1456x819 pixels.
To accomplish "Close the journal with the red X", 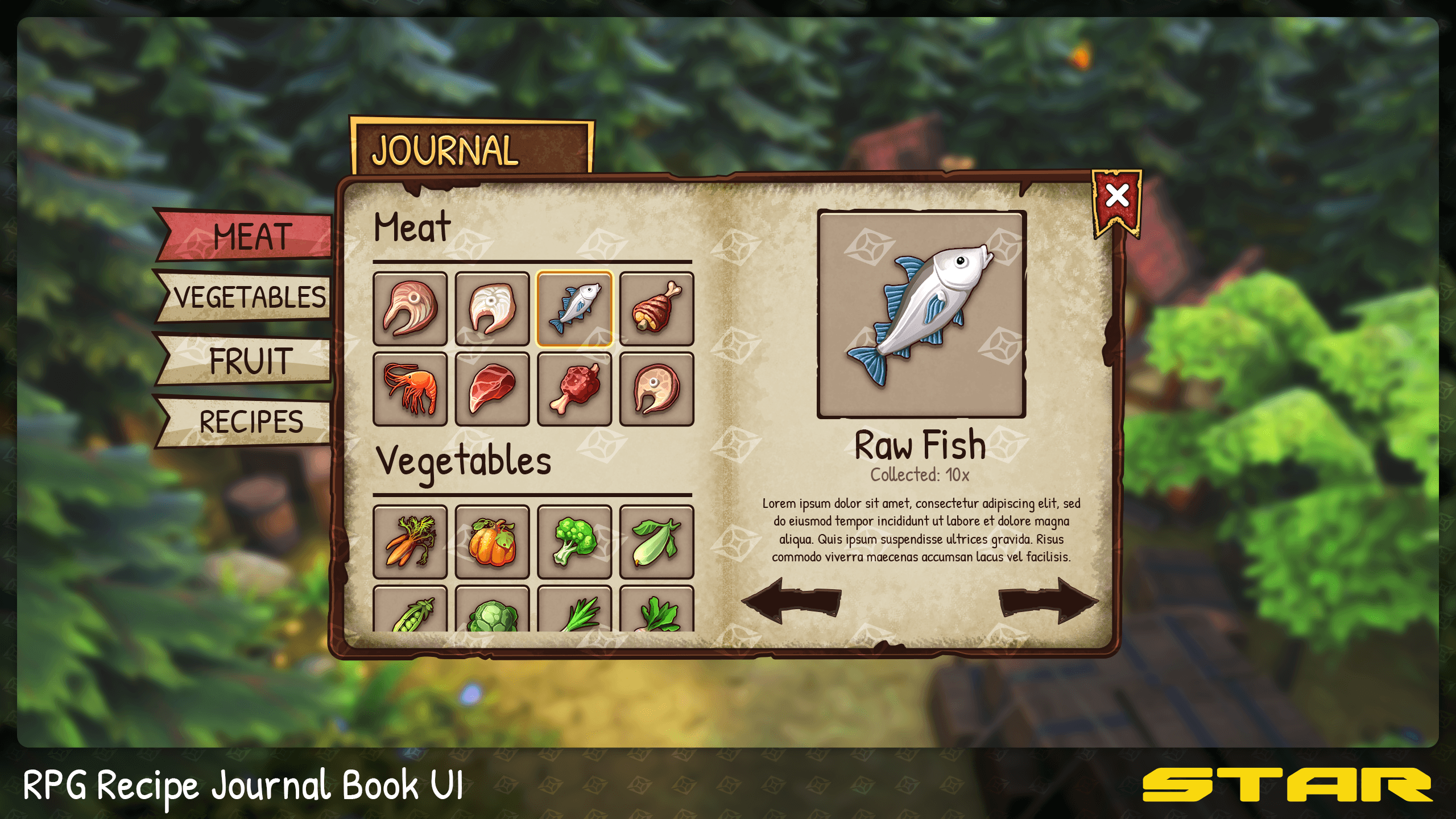I will [x=1116, y=197].
